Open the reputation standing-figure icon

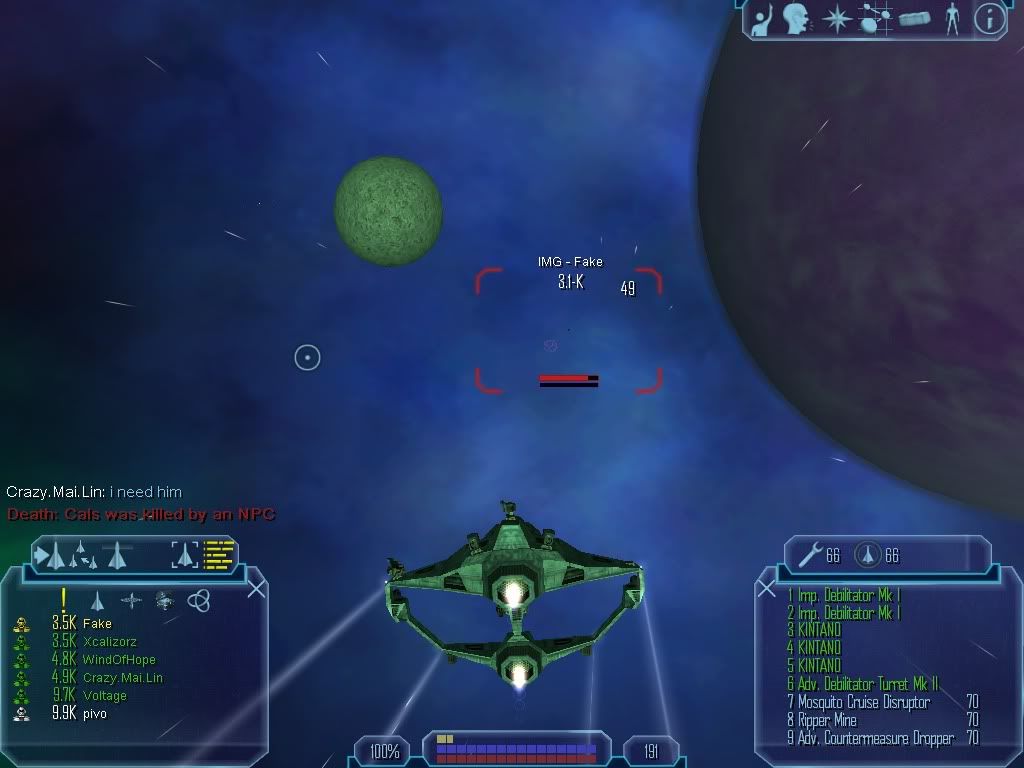pyautogui.click(x=952, y=18)
